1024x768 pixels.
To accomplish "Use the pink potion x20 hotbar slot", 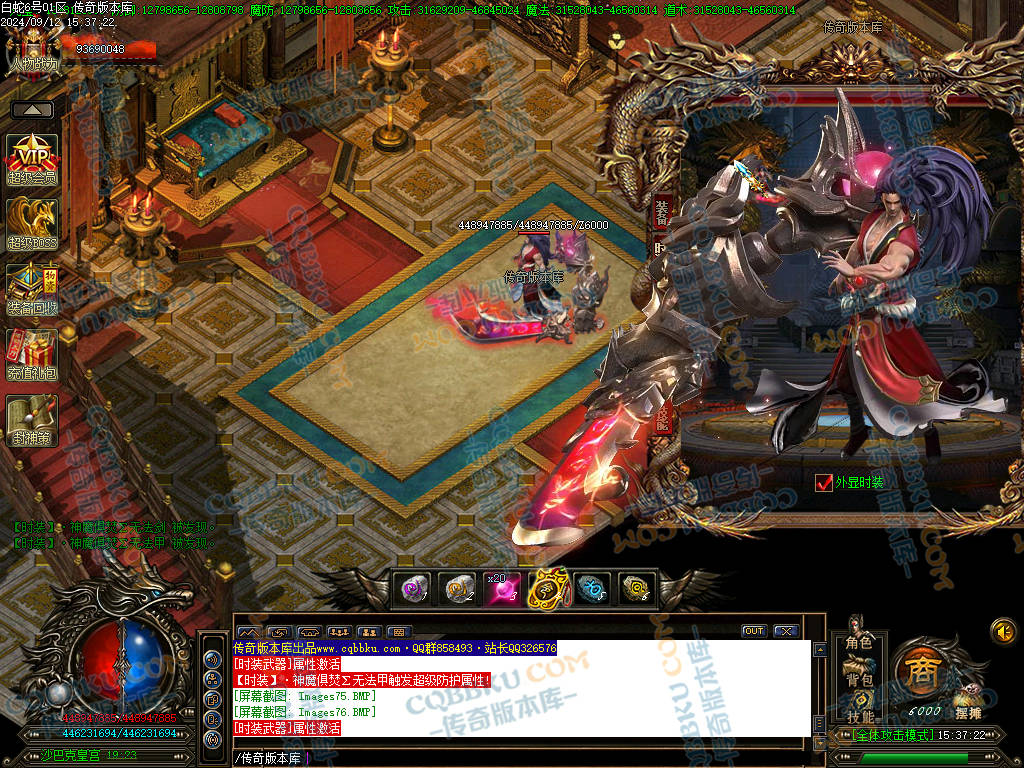I will 503,589.
